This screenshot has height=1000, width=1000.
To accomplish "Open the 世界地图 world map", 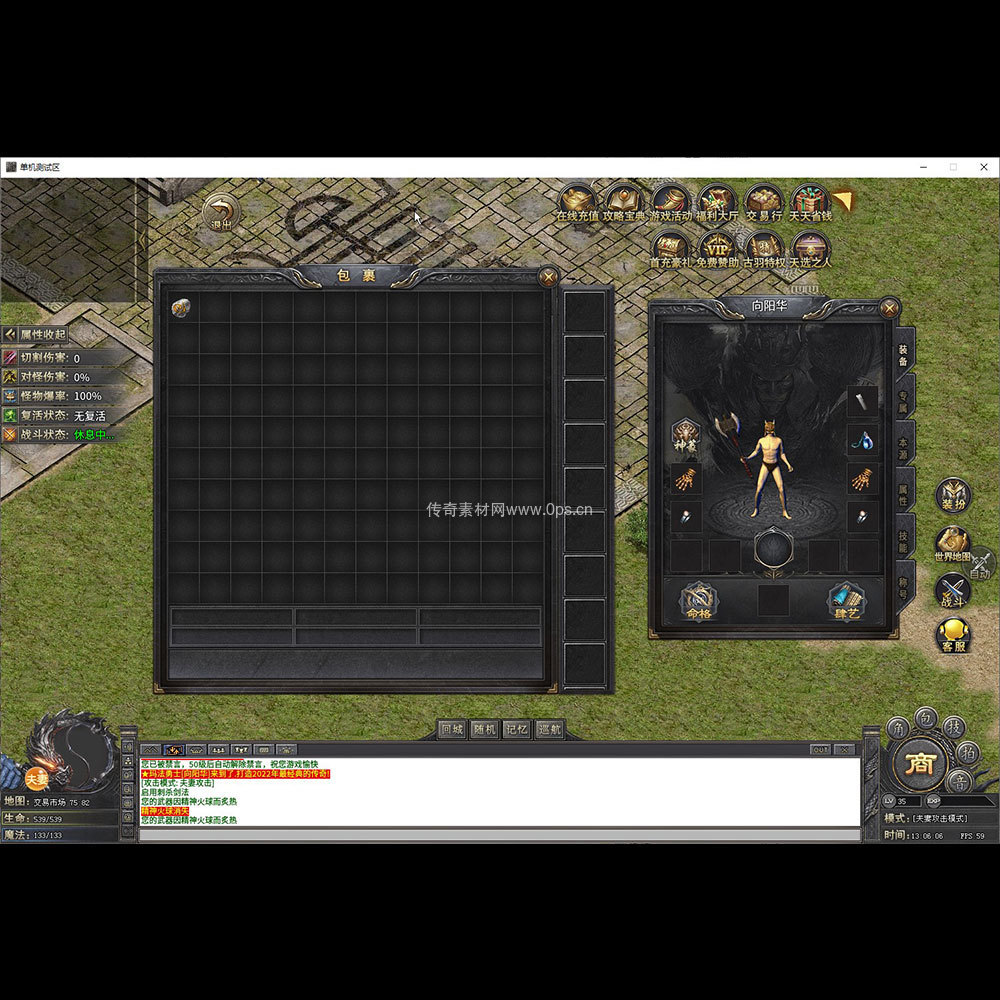I will (x=952, y=543).
